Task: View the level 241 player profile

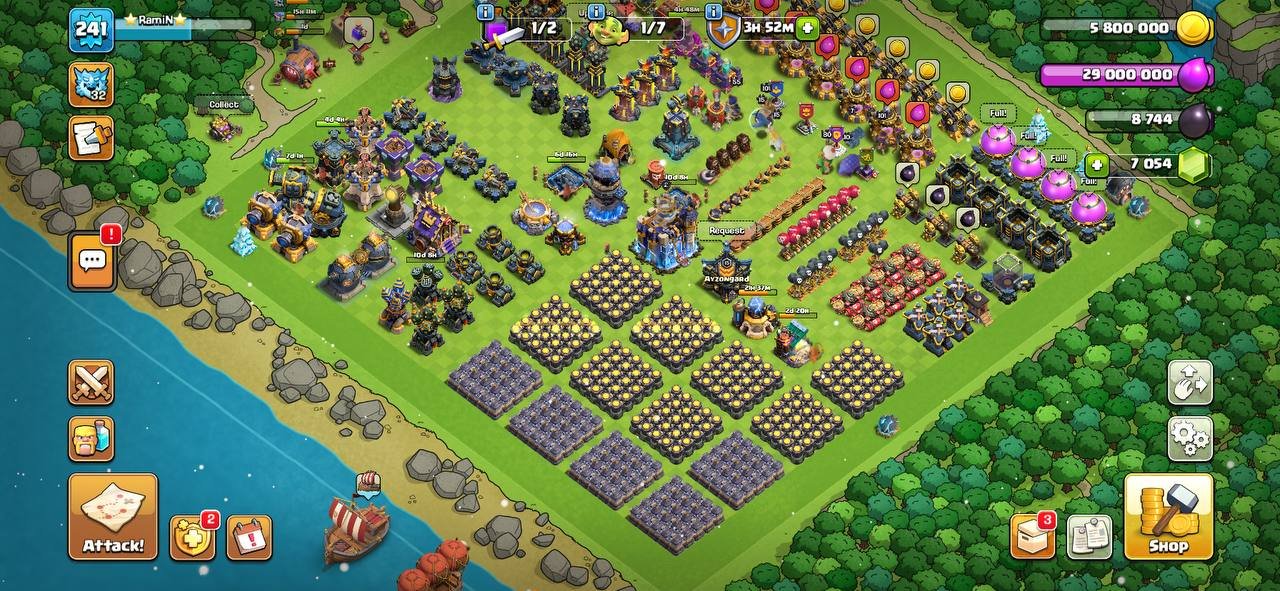Action: (x=91, y=29)
